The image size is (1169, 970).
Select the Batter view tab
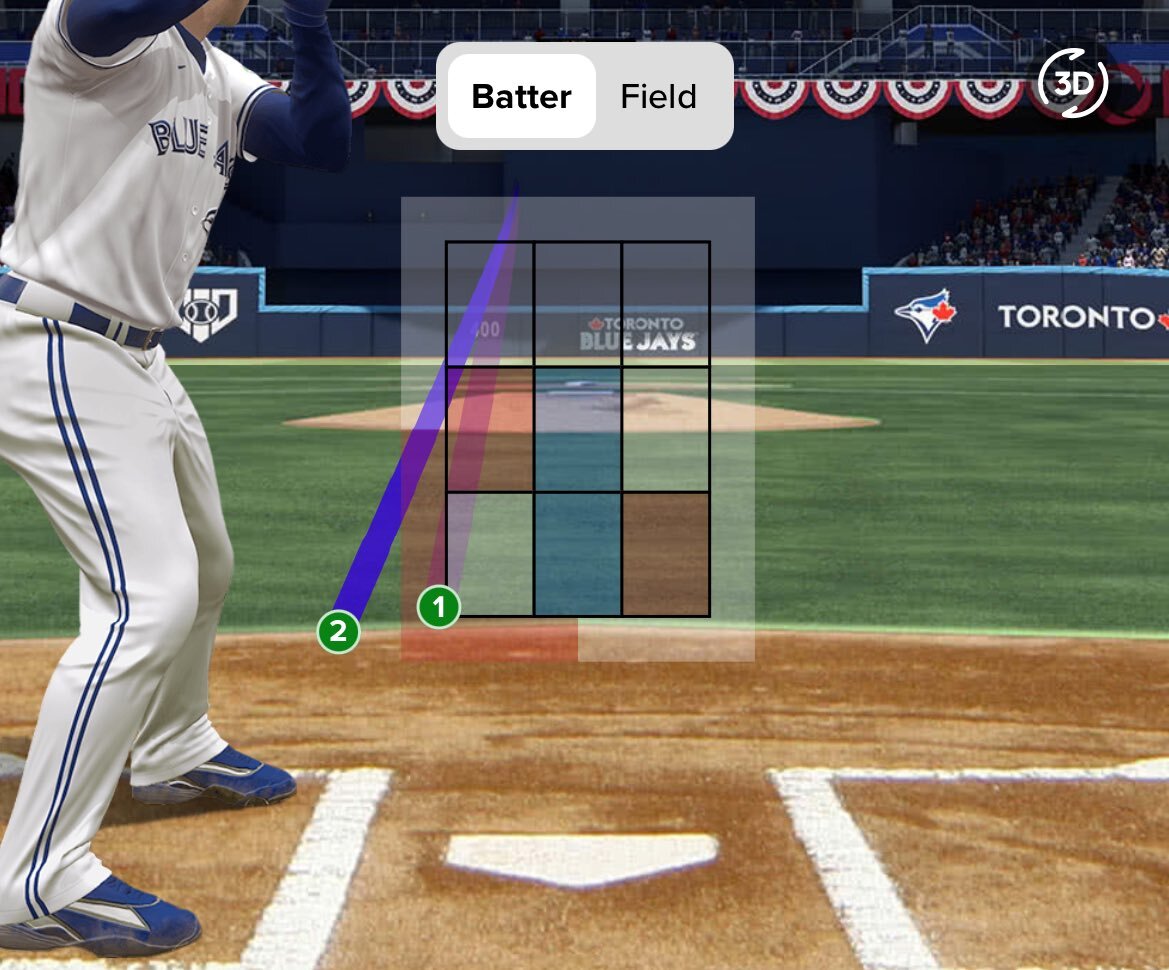[x=521, y=97]
